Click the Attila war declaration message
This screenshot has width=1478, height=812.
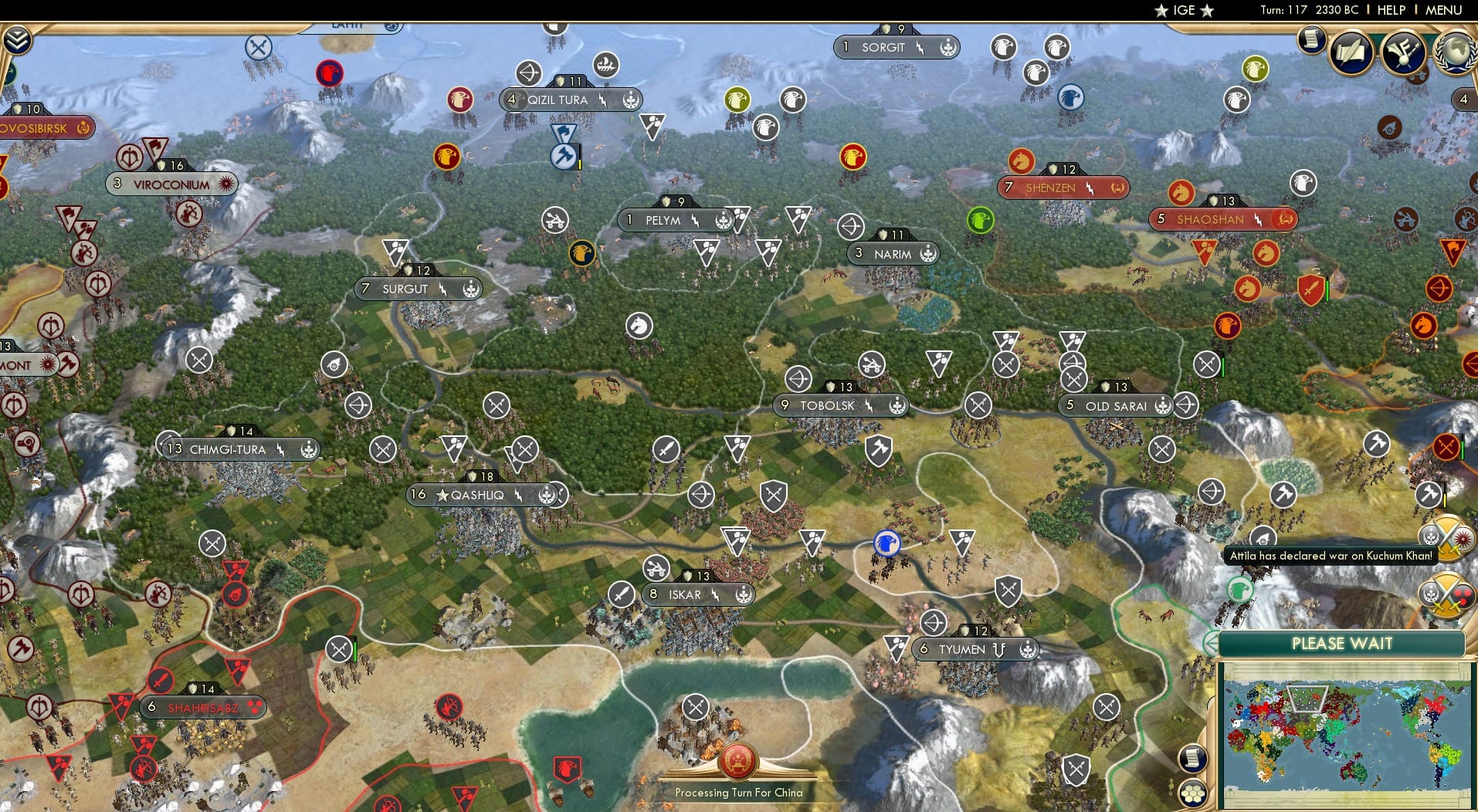pyautogui.click(x=1328, y=554)
